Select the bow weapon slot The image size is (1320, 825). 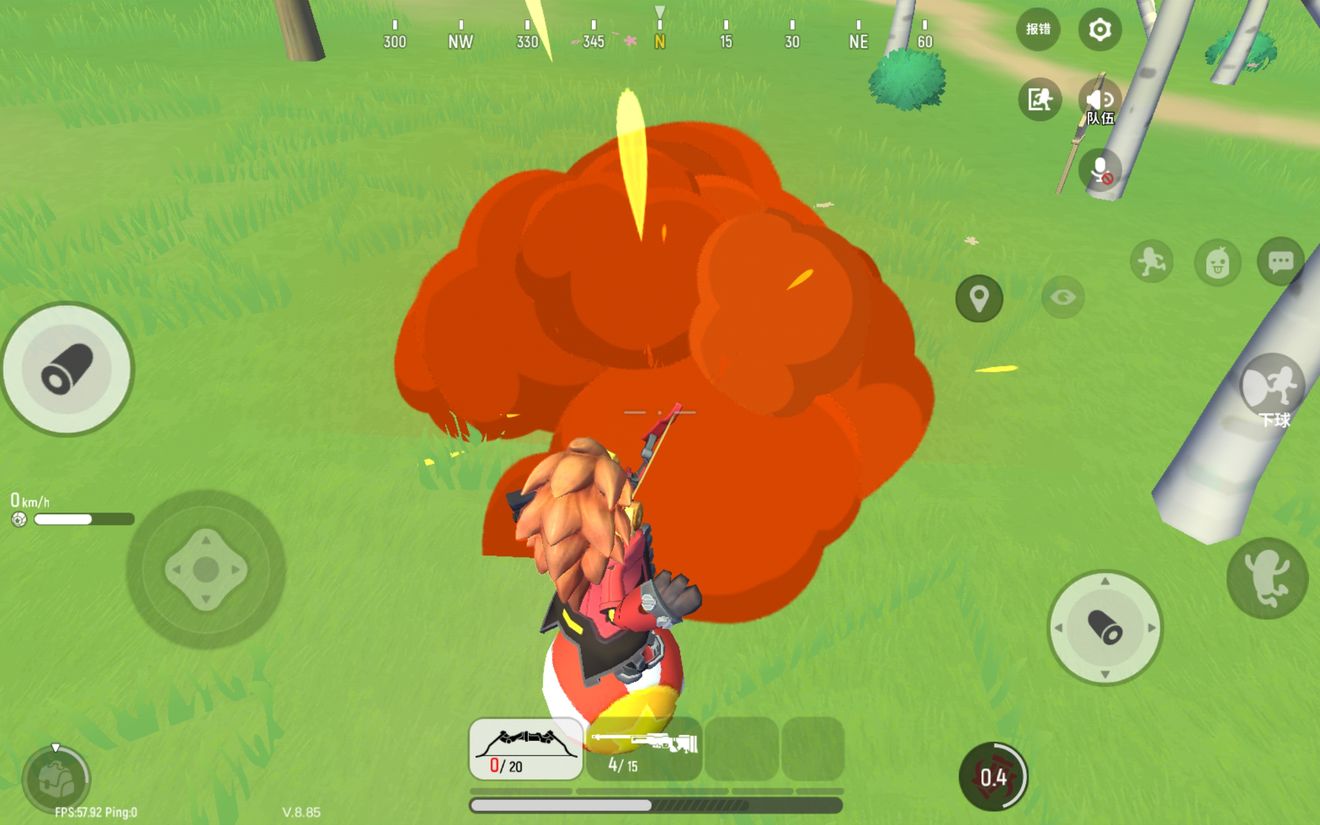click(x=526, y=748)
